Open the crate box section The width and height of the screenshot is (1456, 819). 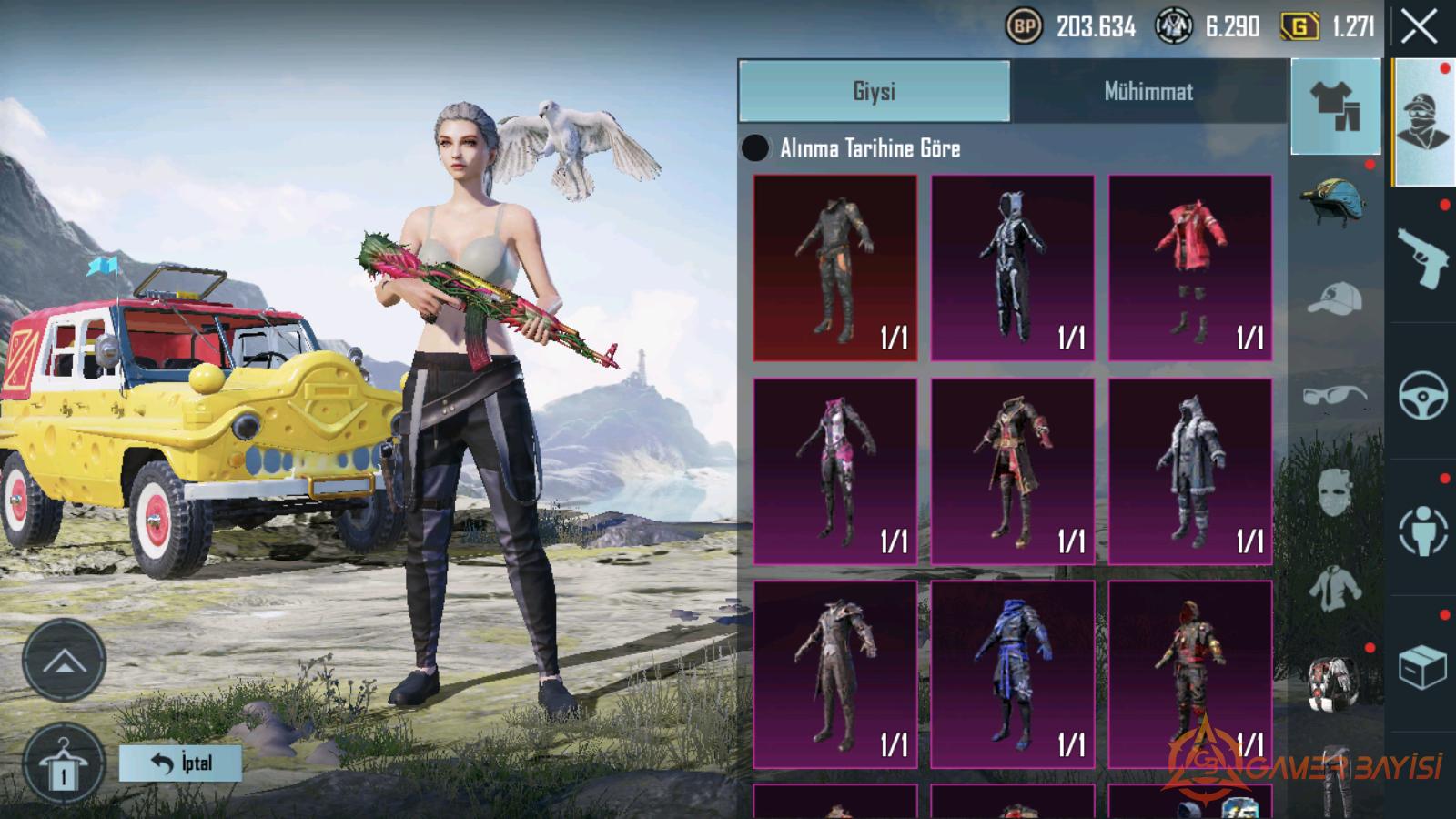coord(1422,667)
